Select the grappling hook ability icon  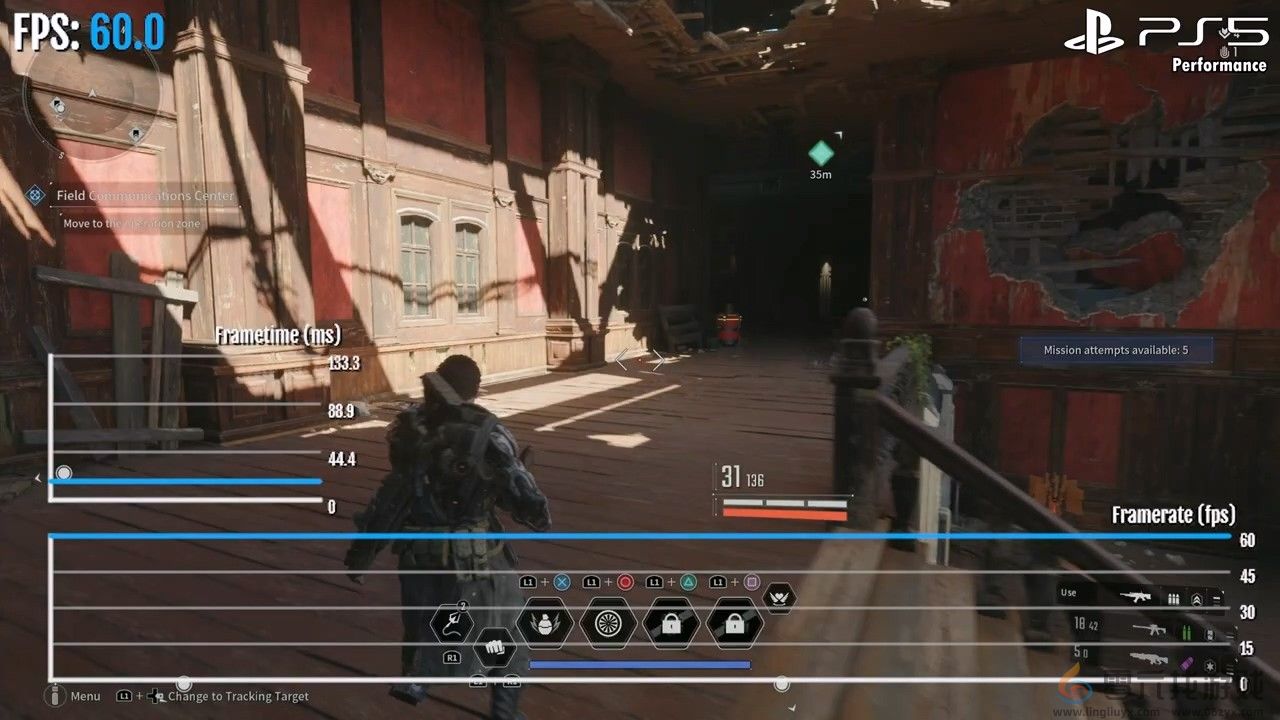451,623
